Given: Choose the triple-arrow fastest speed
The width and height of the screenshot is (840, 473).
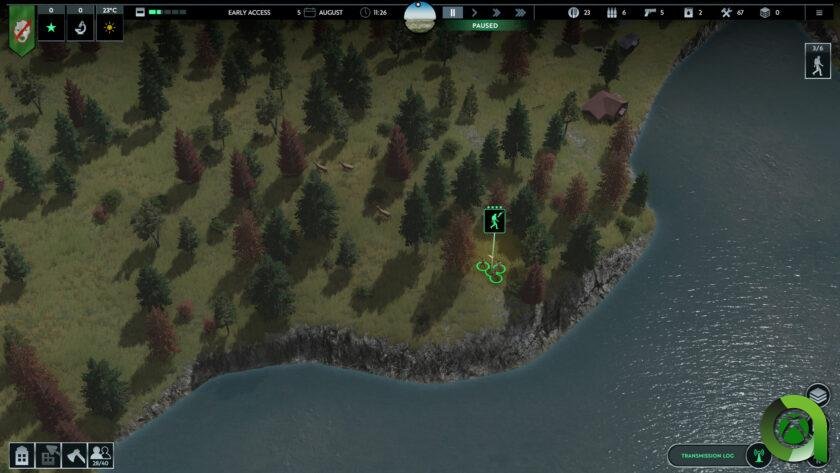Looking at the screenshot, I should pos(519,13).
